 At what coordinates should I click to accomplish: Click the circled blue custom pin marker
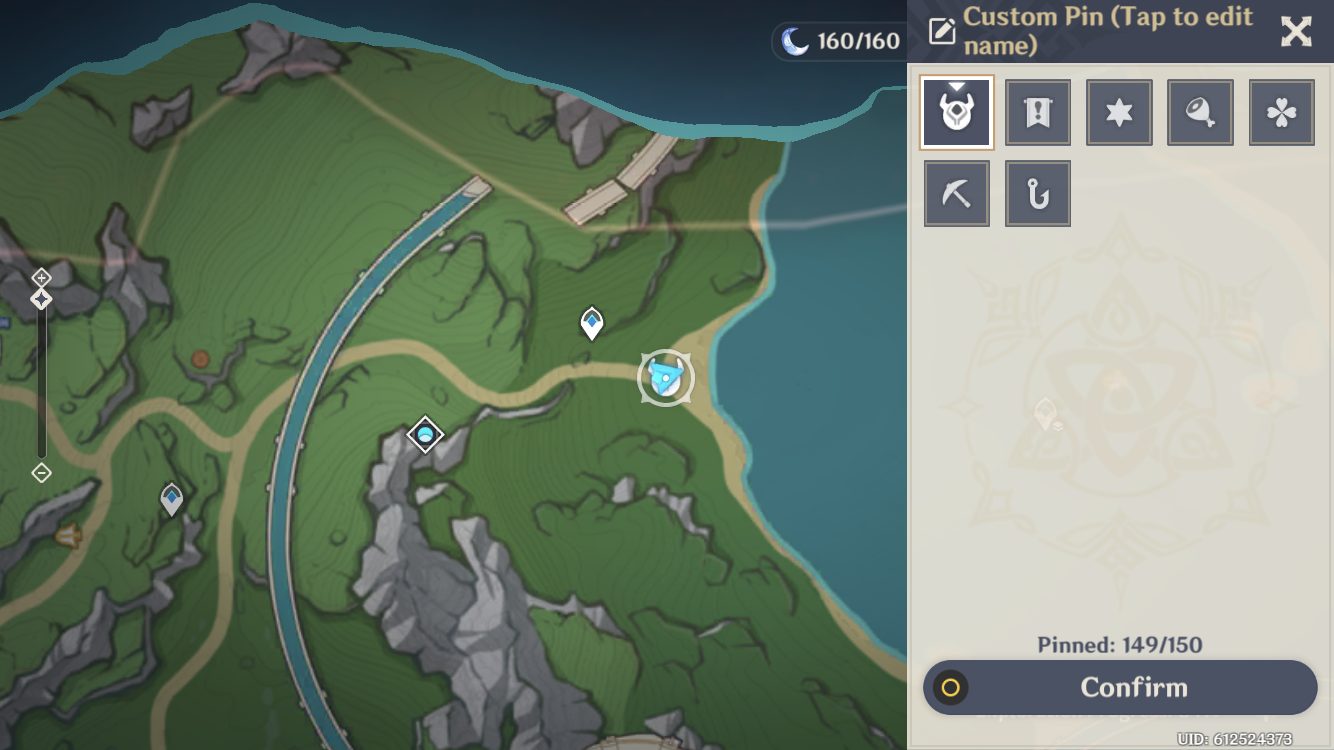tap(665, 378)
